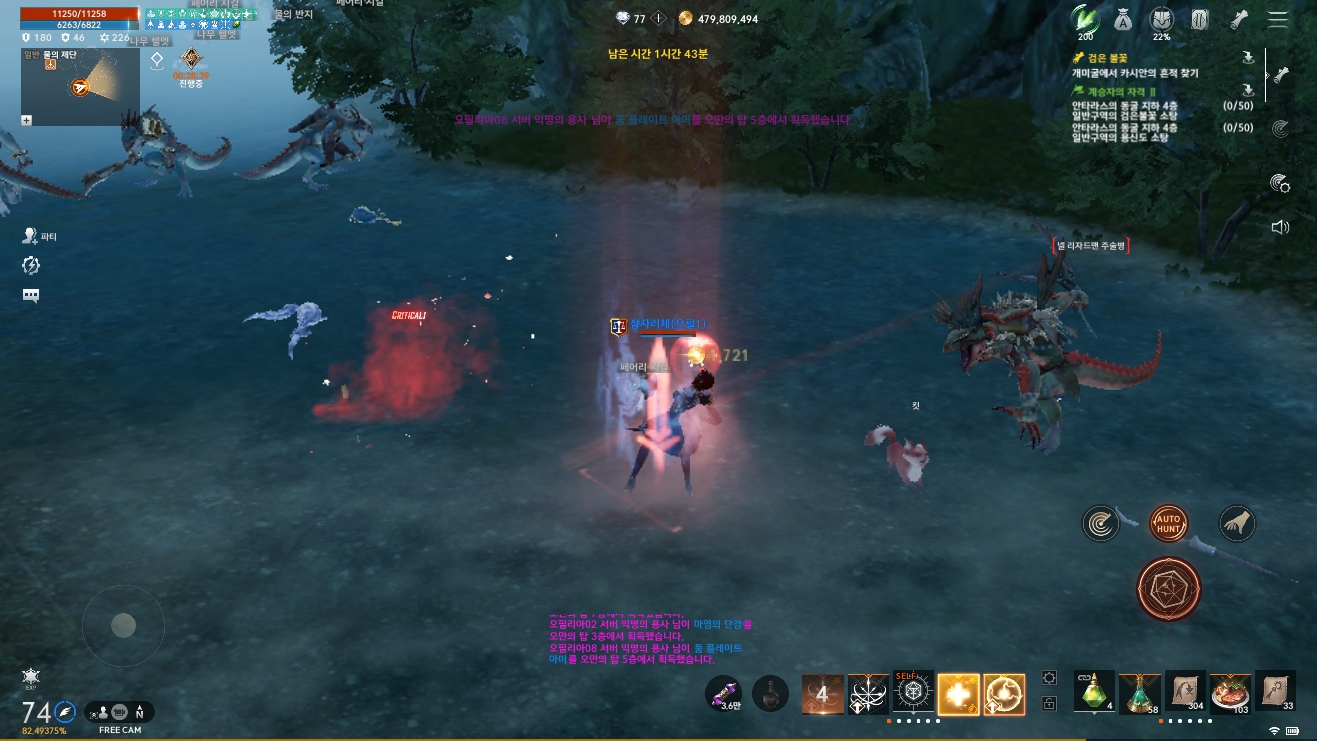Open the chat panel icon on left sidebar

pos(30,295)
